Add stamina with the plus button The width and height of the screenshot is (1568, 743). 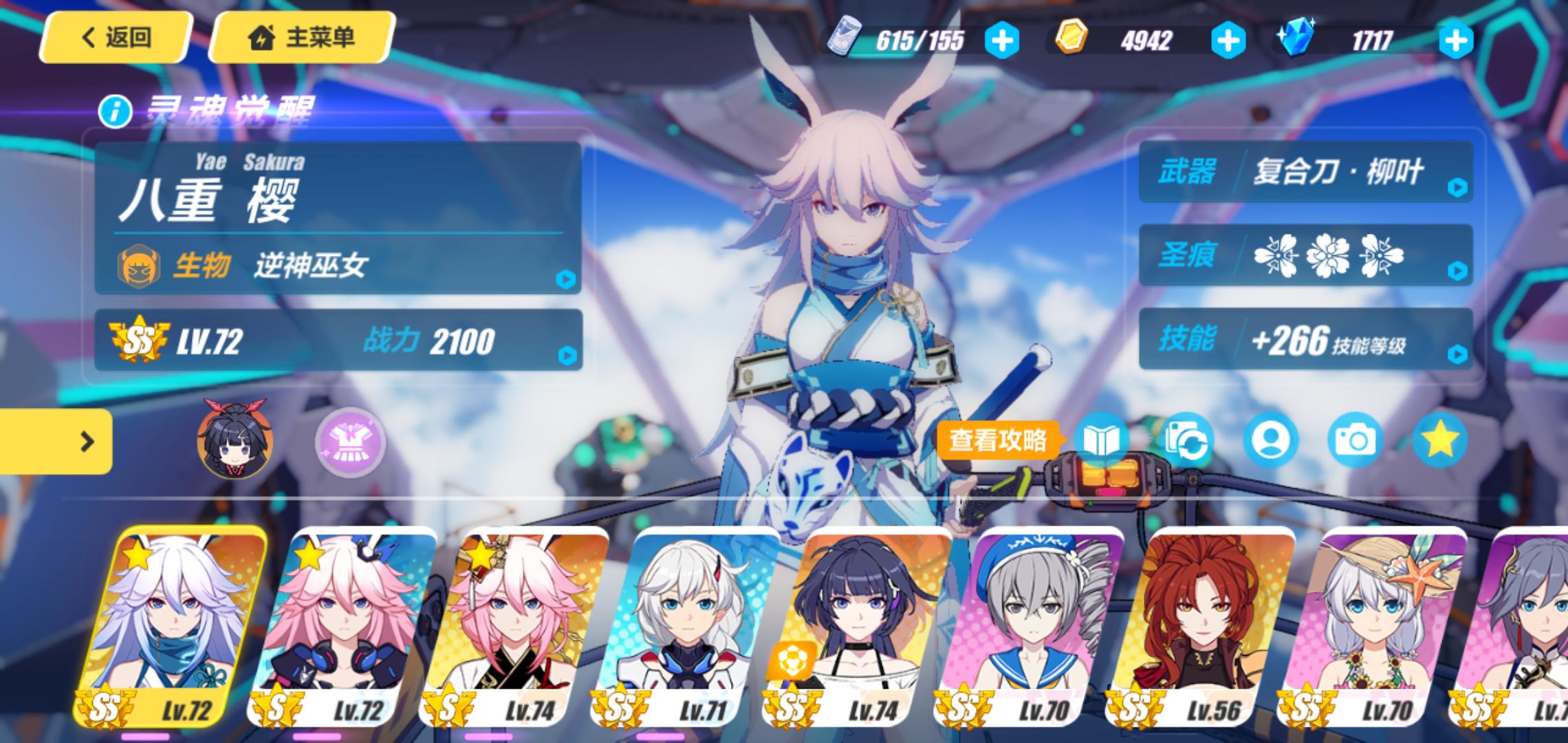point(1001,41)
